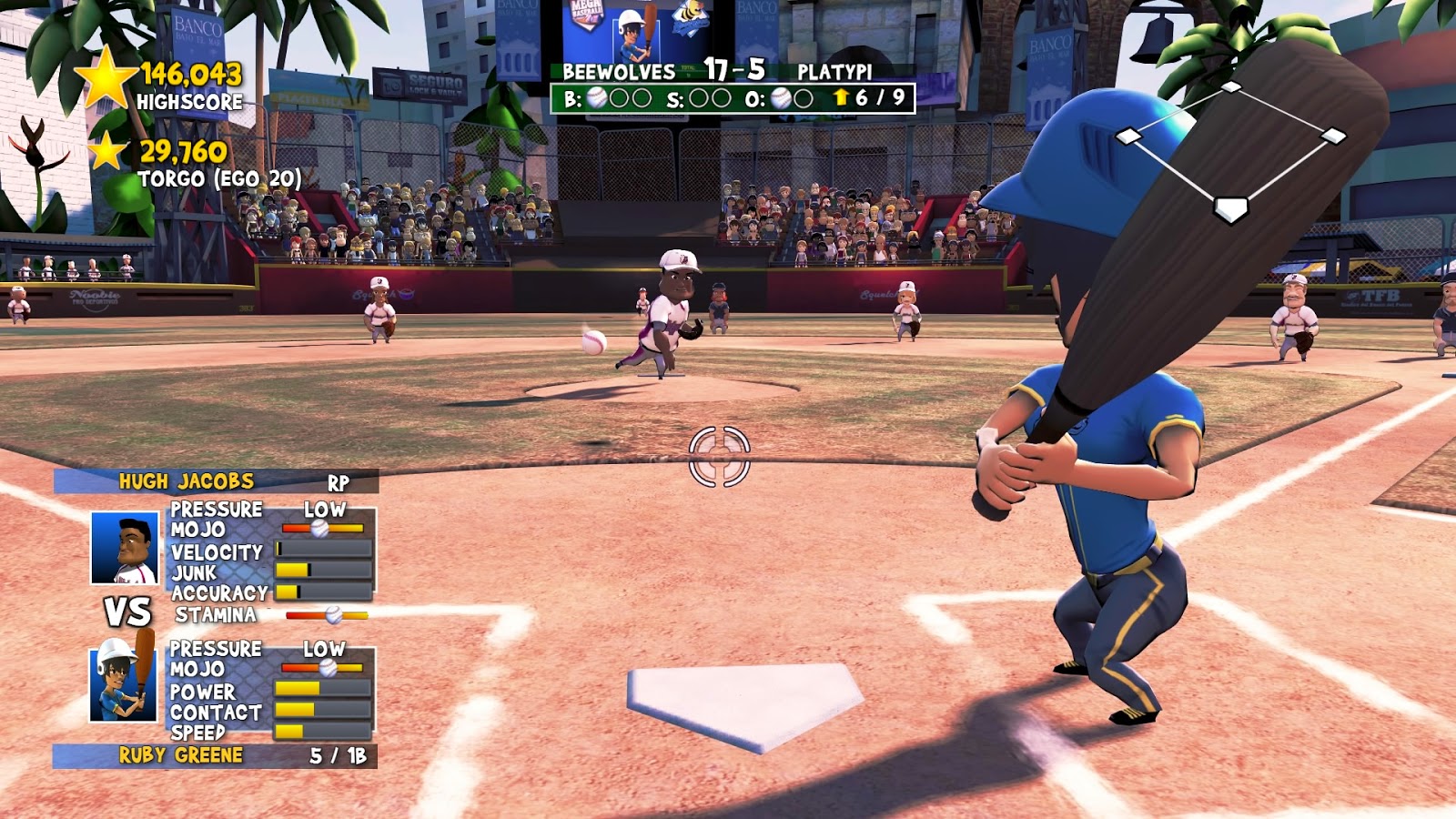Viewport: 1456px width, 819px height.
Task: Adjust Hugh Jacobs' MOJO slider ball marker
Action: [319, 528]
